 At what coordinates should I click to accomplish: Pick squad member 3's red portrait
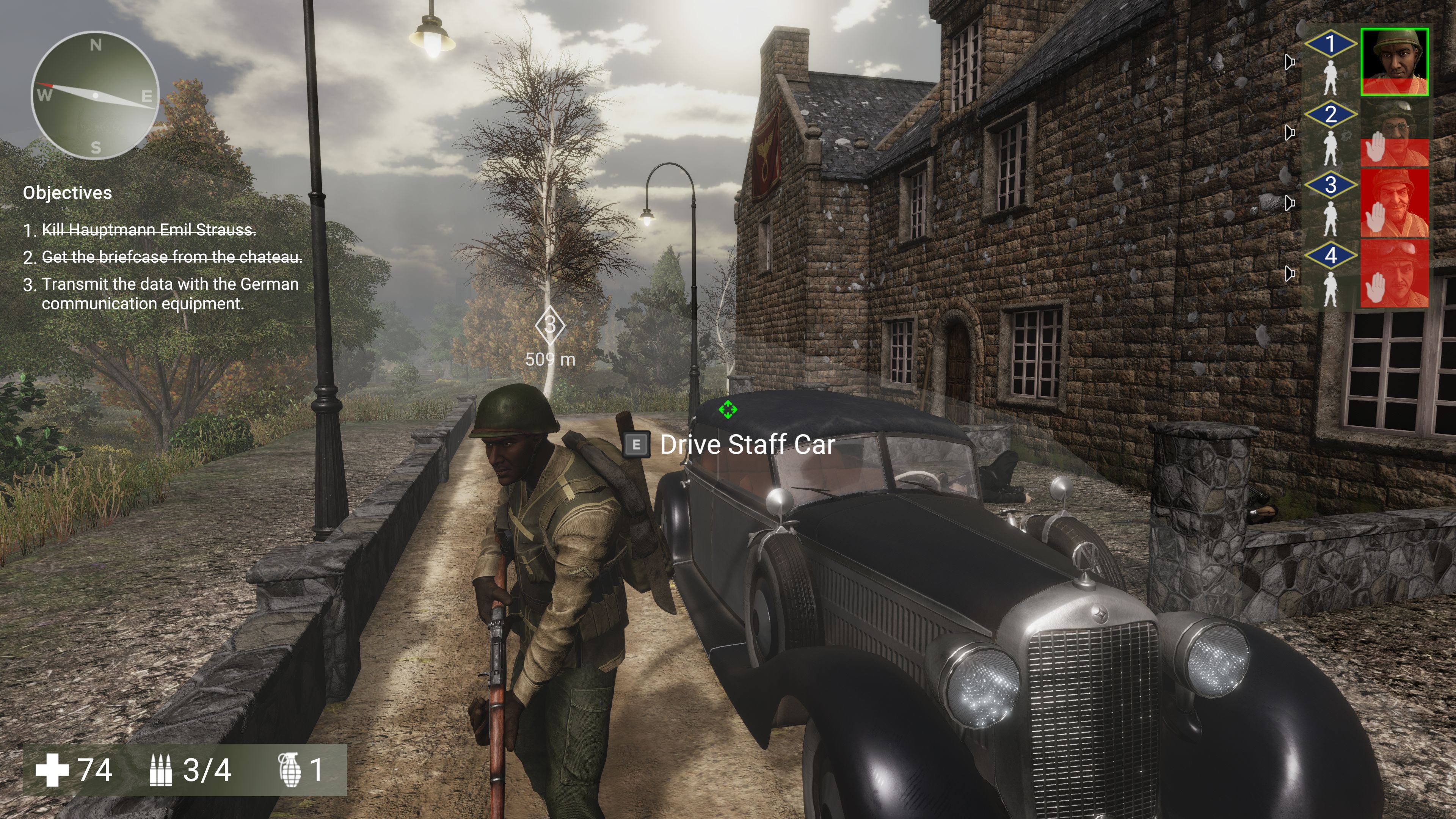click(x=1394, y=203)
